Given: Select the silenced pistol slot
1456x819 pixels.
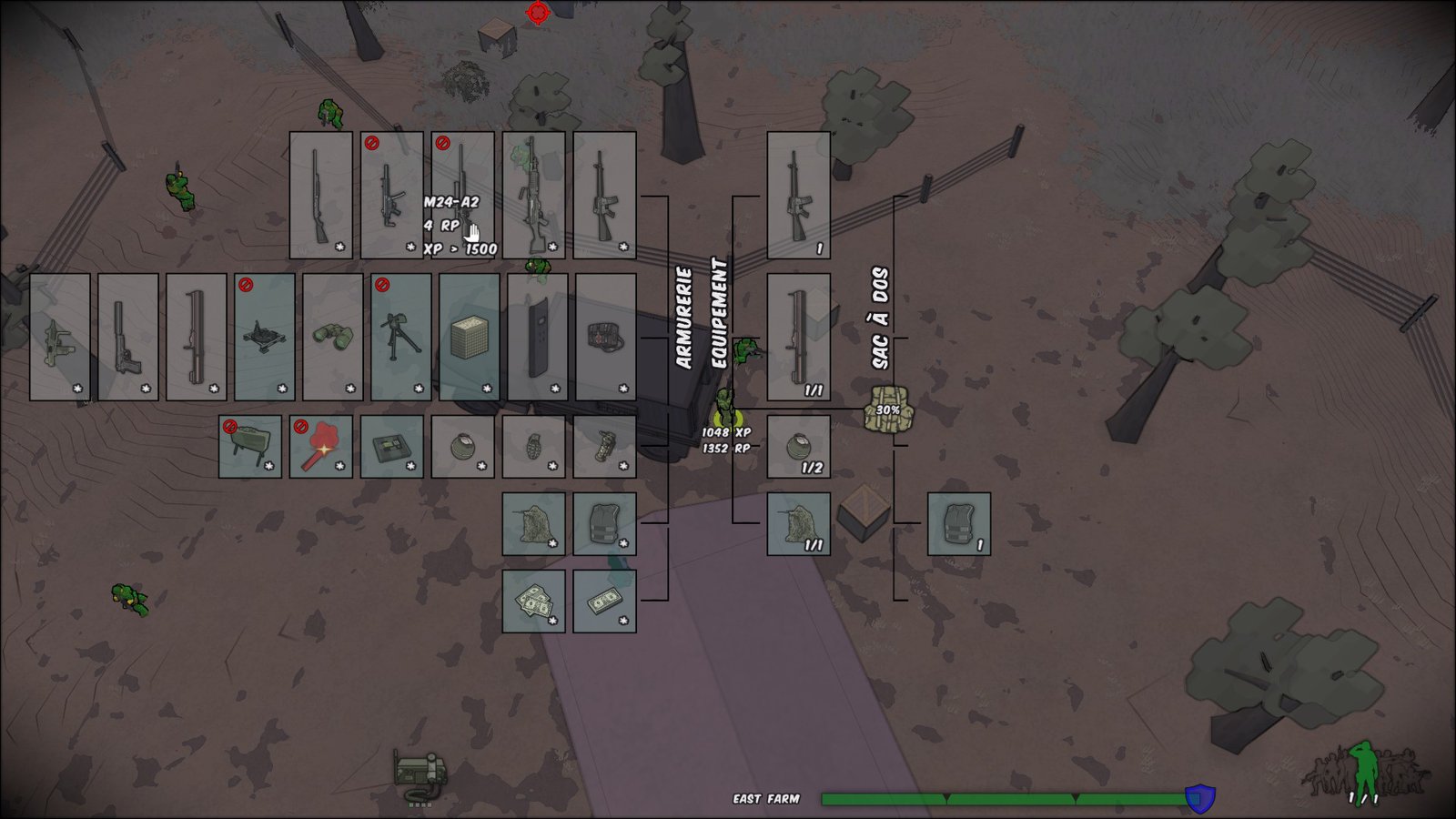Looking at the screenshot, I should pos(128,337).
